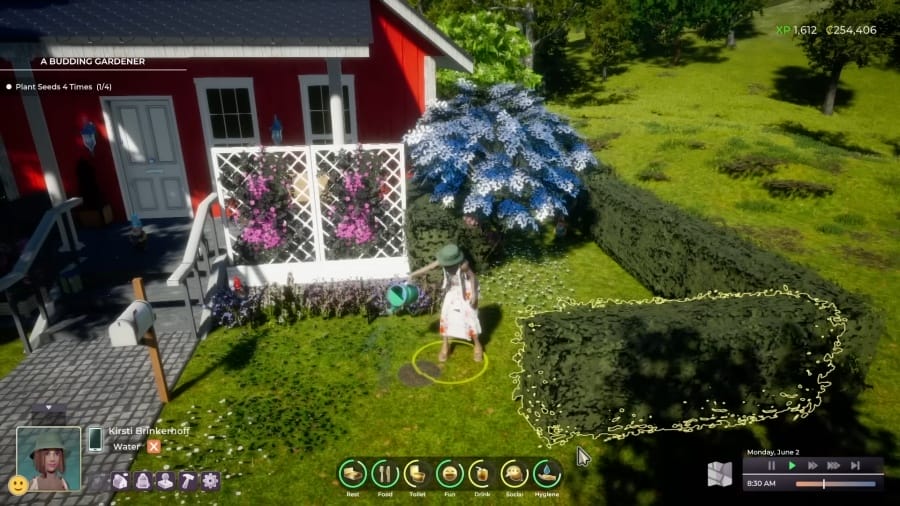The height and width of the screenshot is (506, 900).
Task: Select the Drink need icon
Action: click(482, 473)
